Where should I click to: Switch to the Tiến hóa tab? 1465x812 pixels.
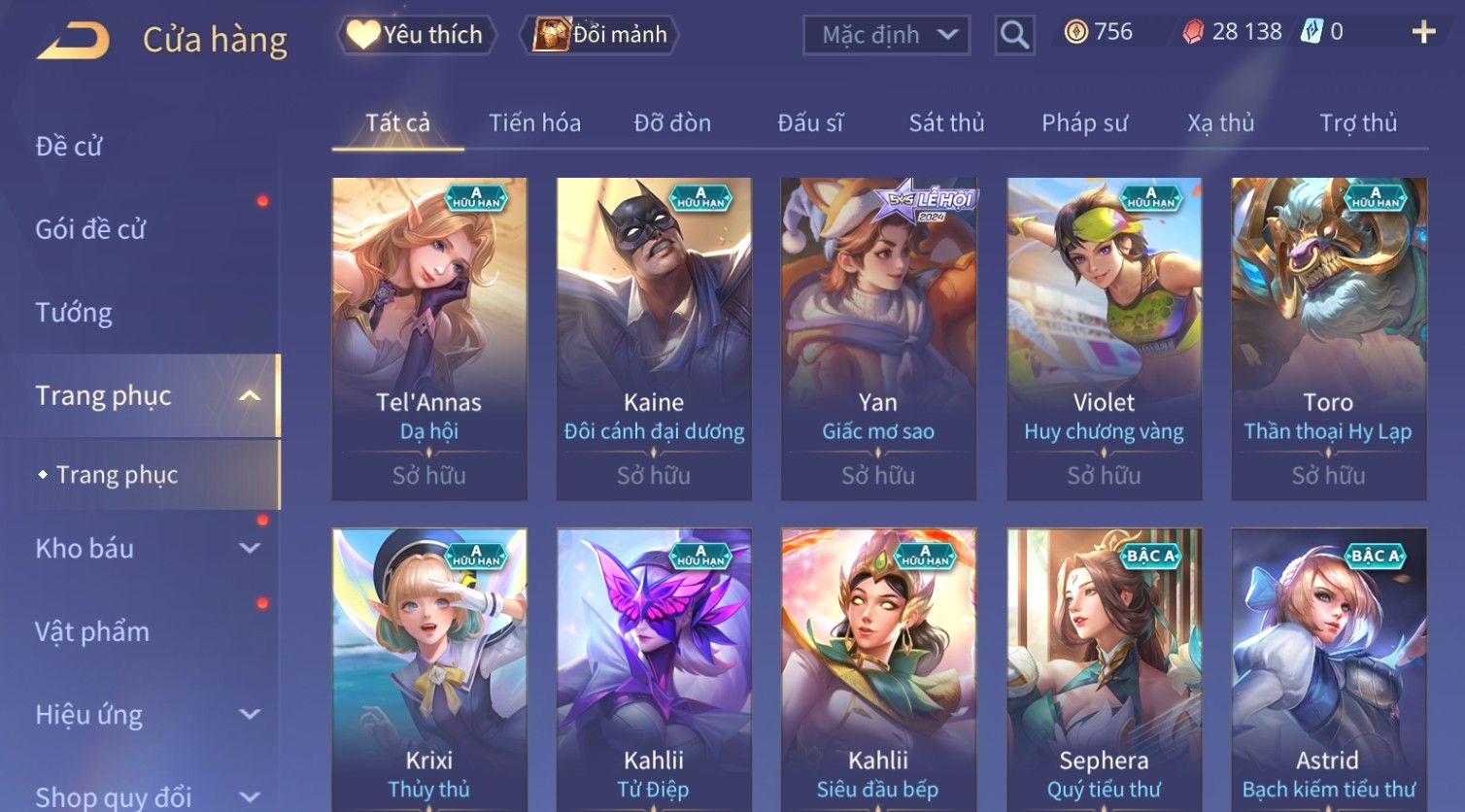click(534, 123)
